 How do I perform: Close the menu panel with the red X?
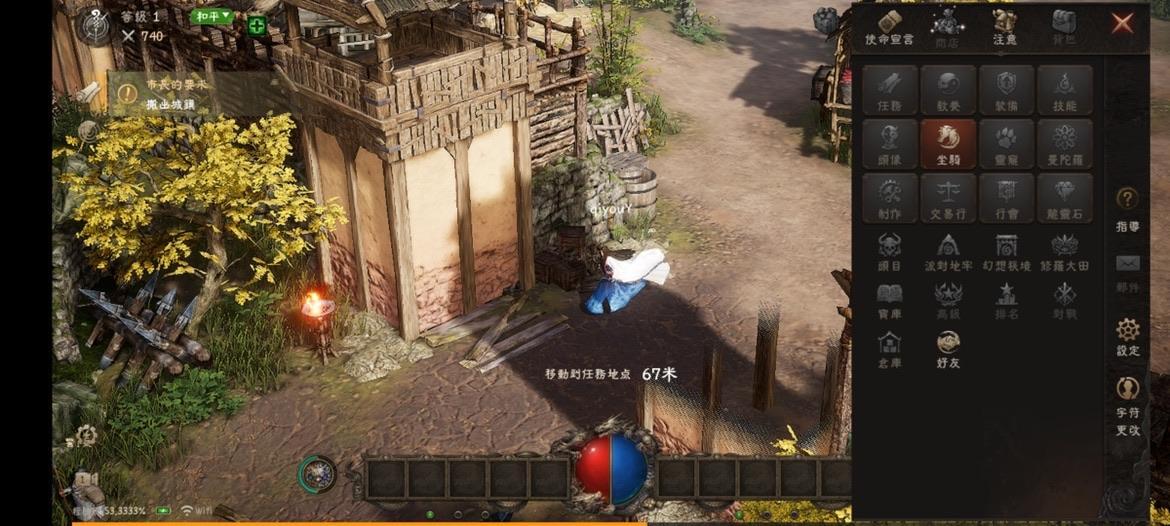click(1122, 23)
